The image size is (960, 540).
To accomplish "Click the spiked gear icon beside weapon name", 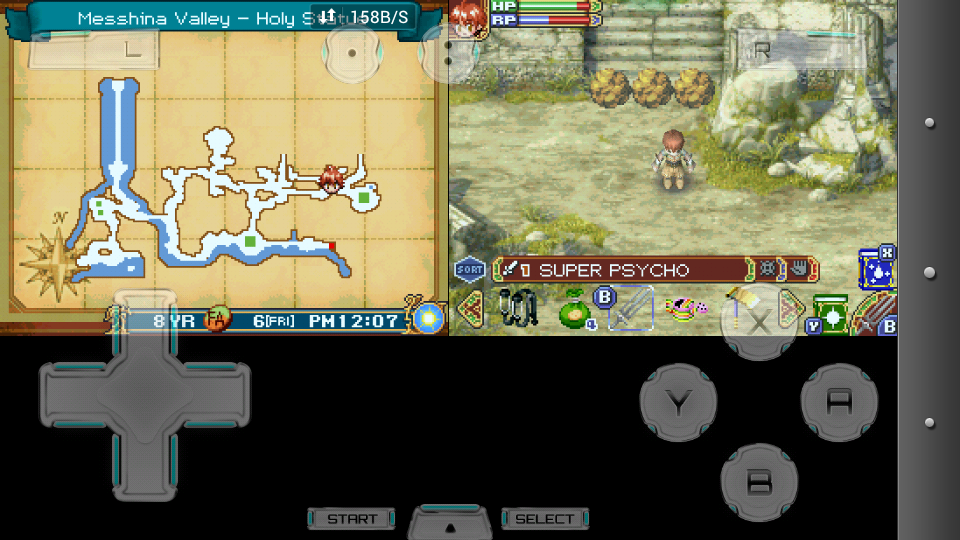I will 768,270.
